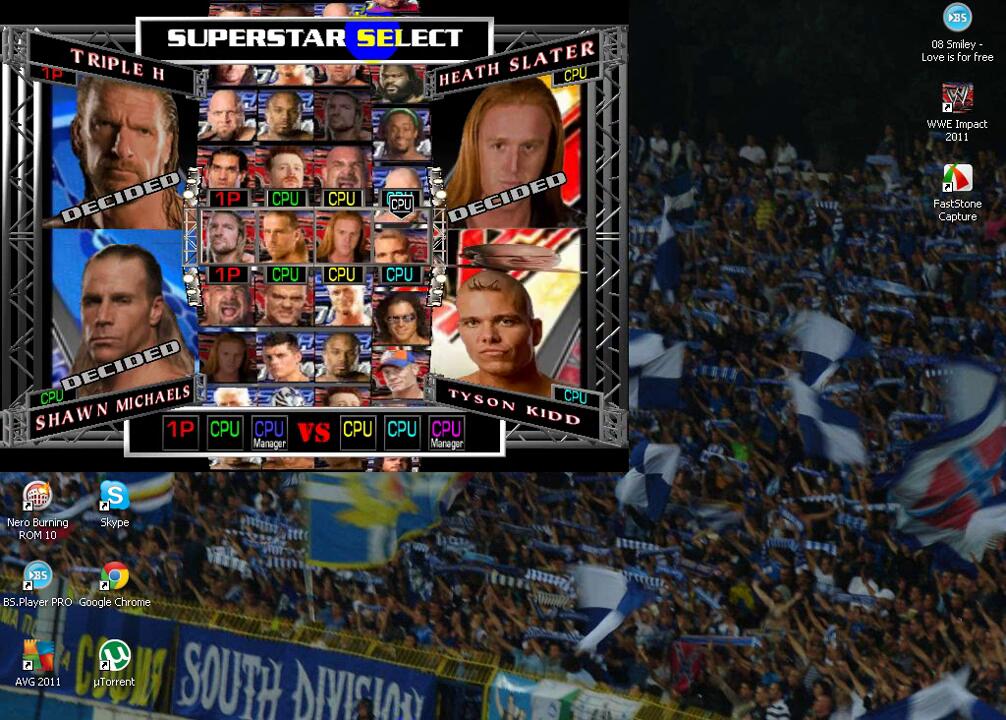
Task: Select the green CPU slot in the versus bar
Action: coord(225,431)
